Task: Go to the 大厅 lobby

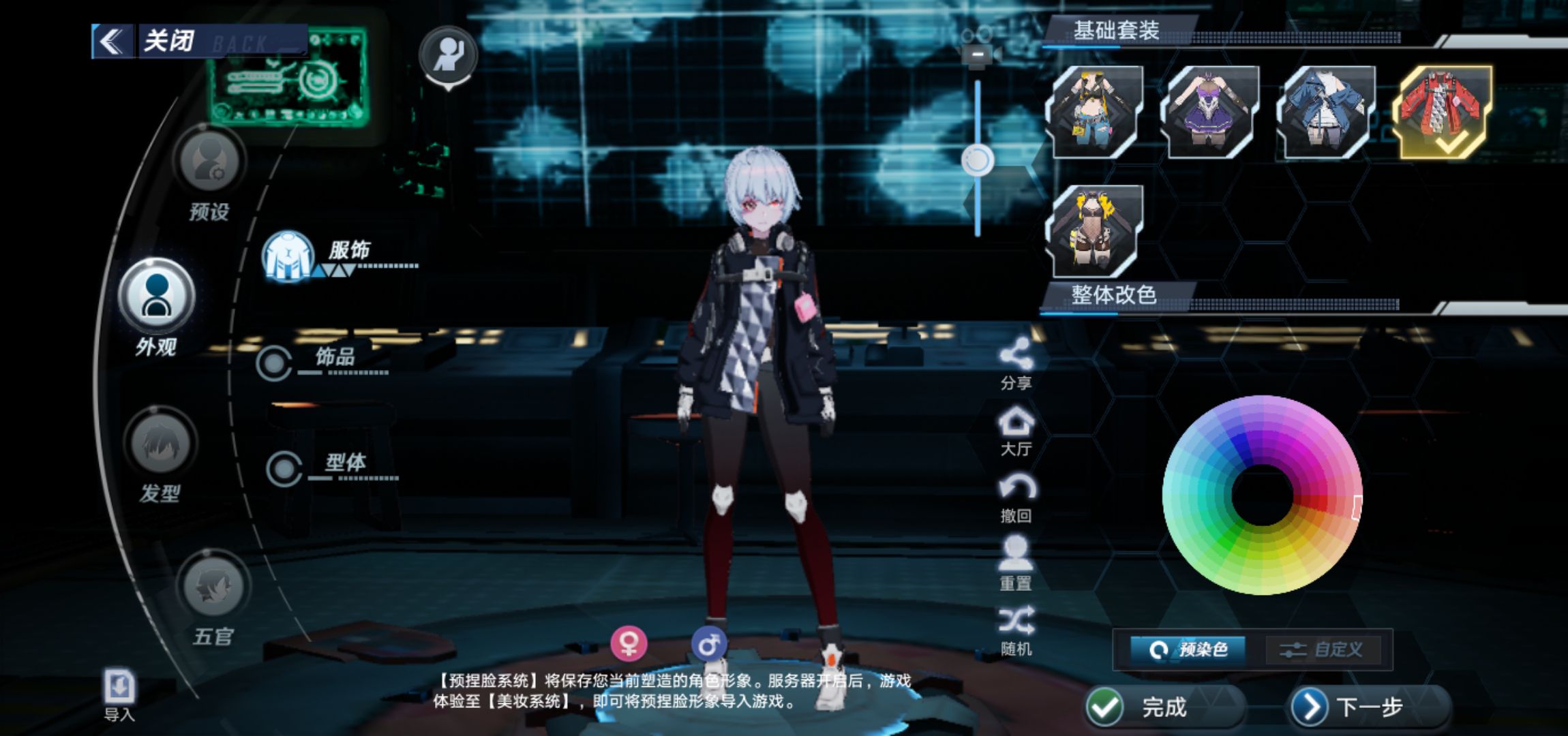Action: point(1016,429)
